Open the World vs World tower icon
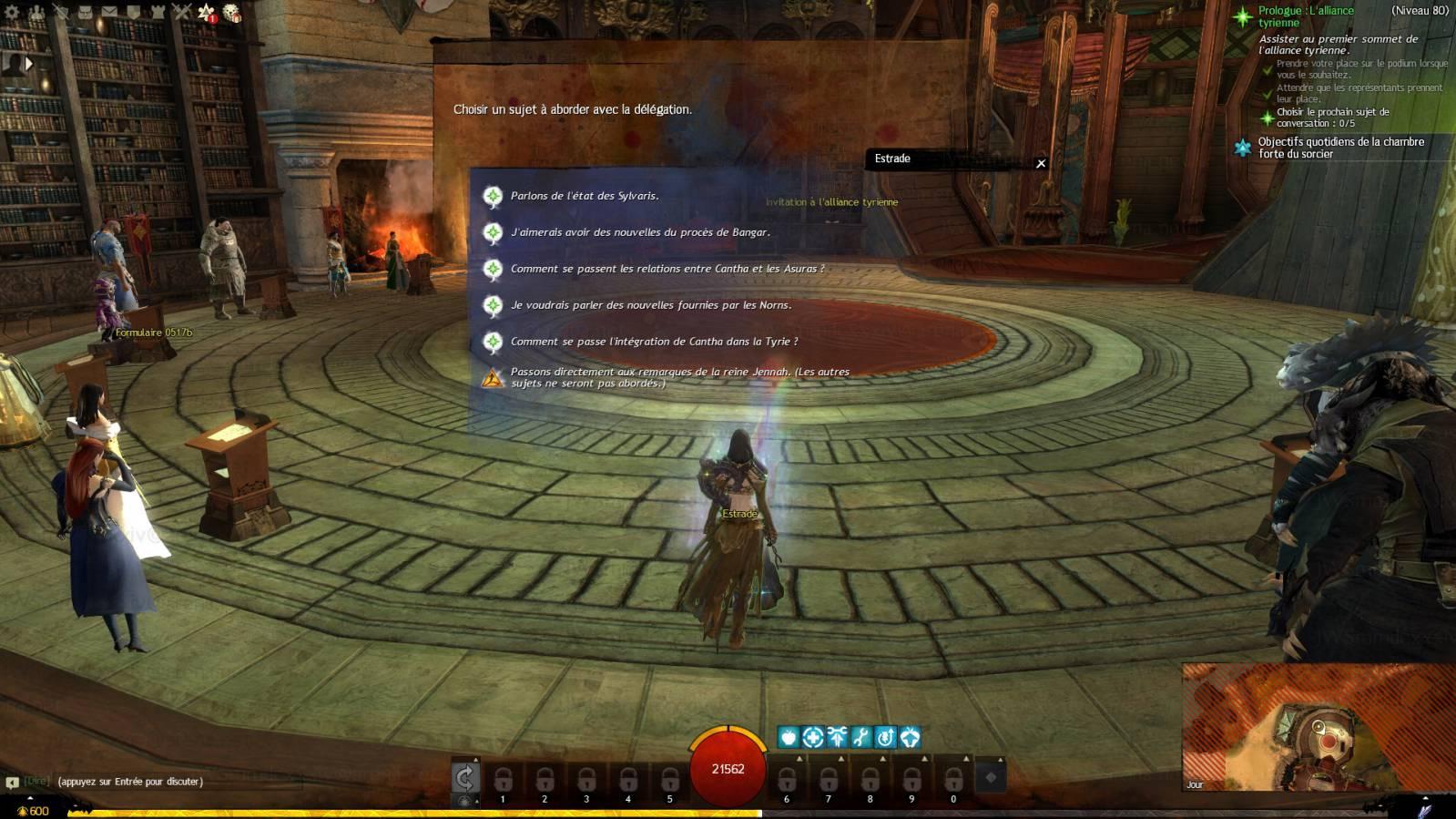This screenshot has height=819, width=1456. (158, 13)
